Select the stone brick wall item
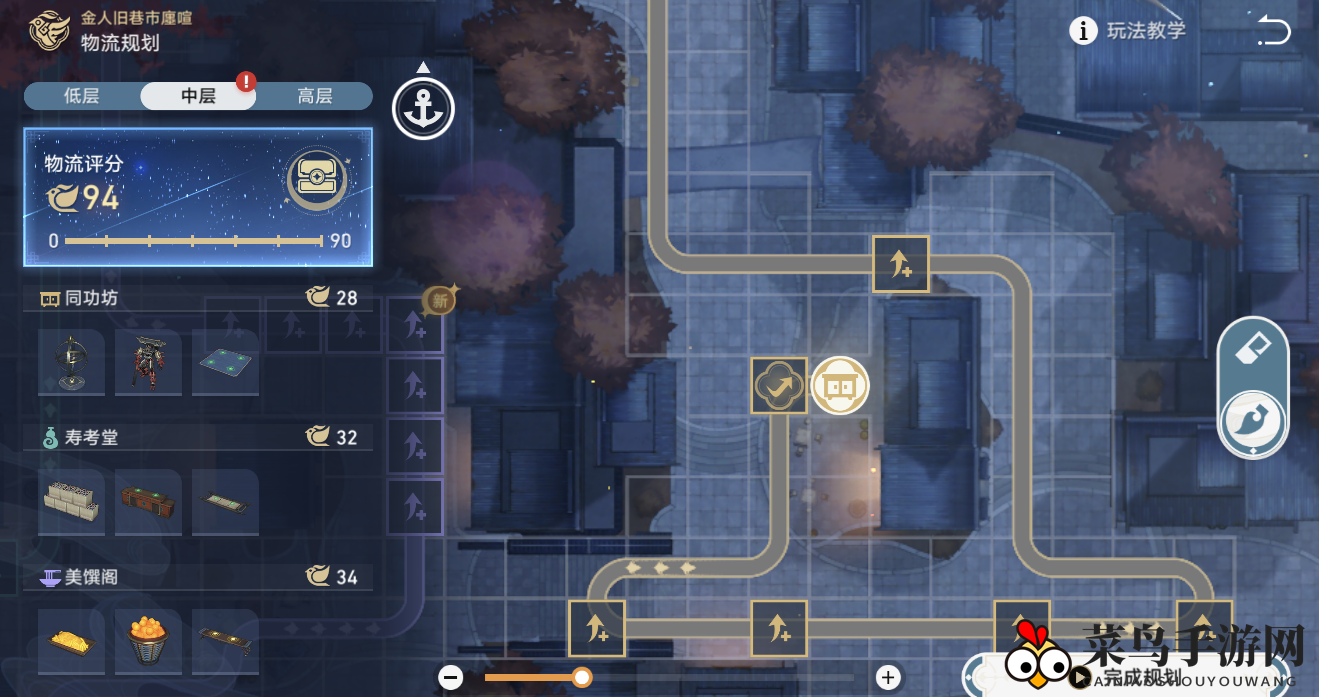Viewport: 1319px width, 697px height. tap(71, 501)
